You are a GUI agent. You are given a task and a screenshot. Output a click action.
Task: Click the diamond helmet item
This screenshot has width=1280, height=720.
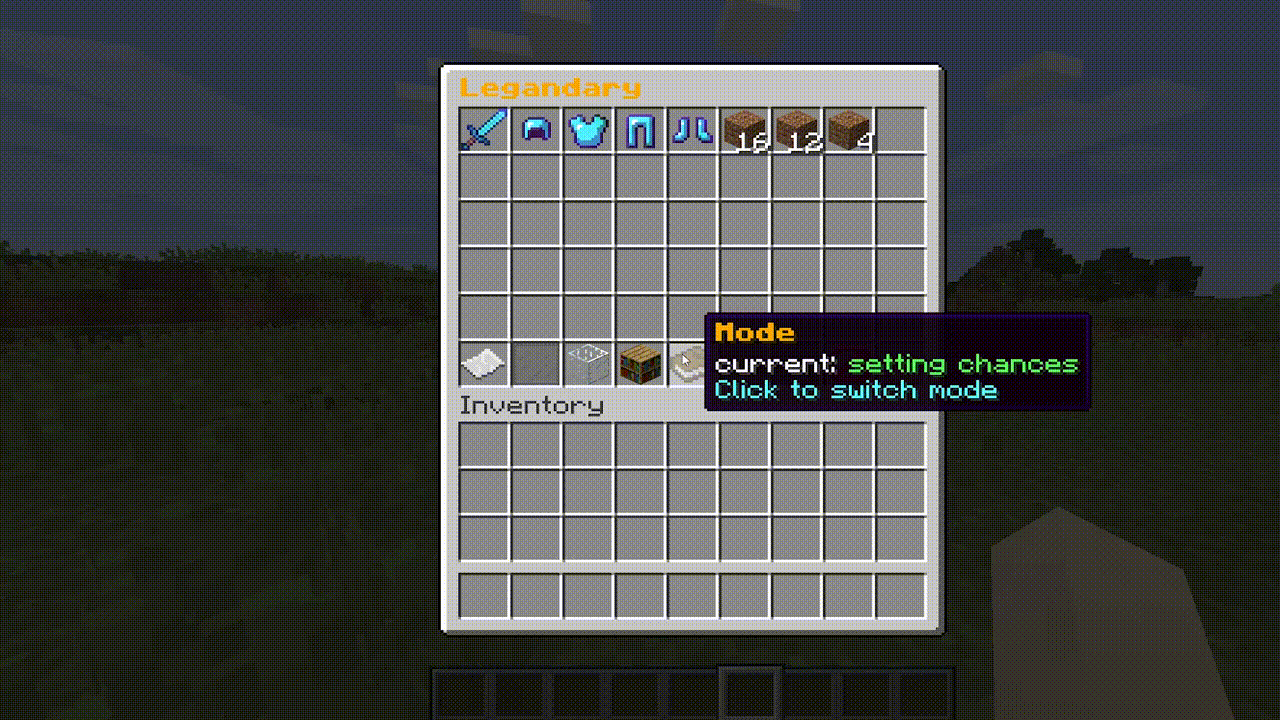[x=535, y=130]
